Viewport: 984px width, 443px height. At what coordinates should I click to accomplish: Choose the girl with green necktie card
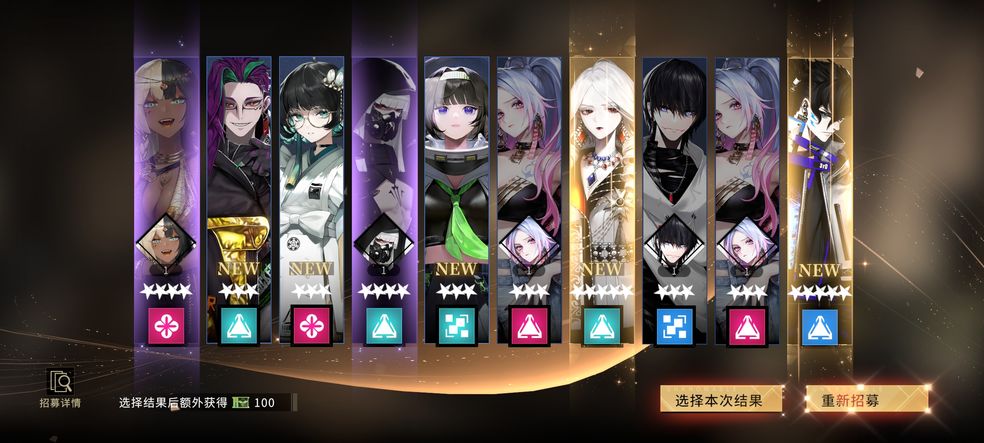click(458, 180)
